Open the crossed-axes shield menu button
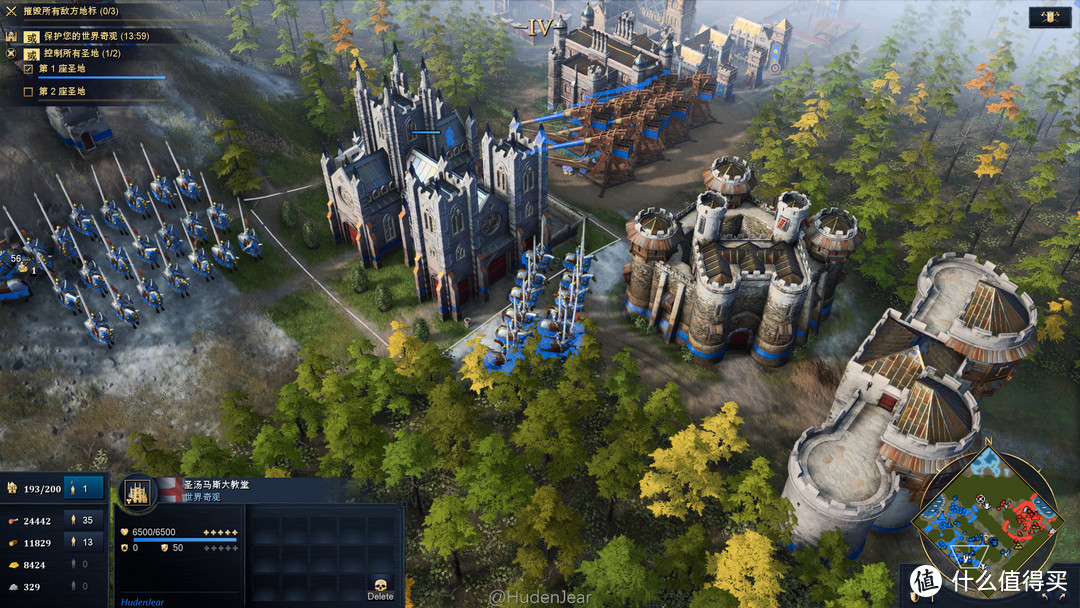The image size is (1080, 608). (x=1051, y=17)
